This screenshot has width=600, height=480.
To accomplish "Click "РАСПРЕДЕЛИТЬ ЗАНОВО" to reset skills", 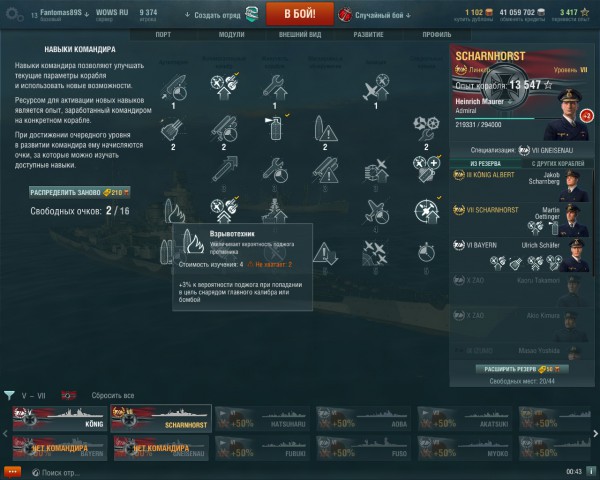I will pyautogui.click(x=80, y=191).
